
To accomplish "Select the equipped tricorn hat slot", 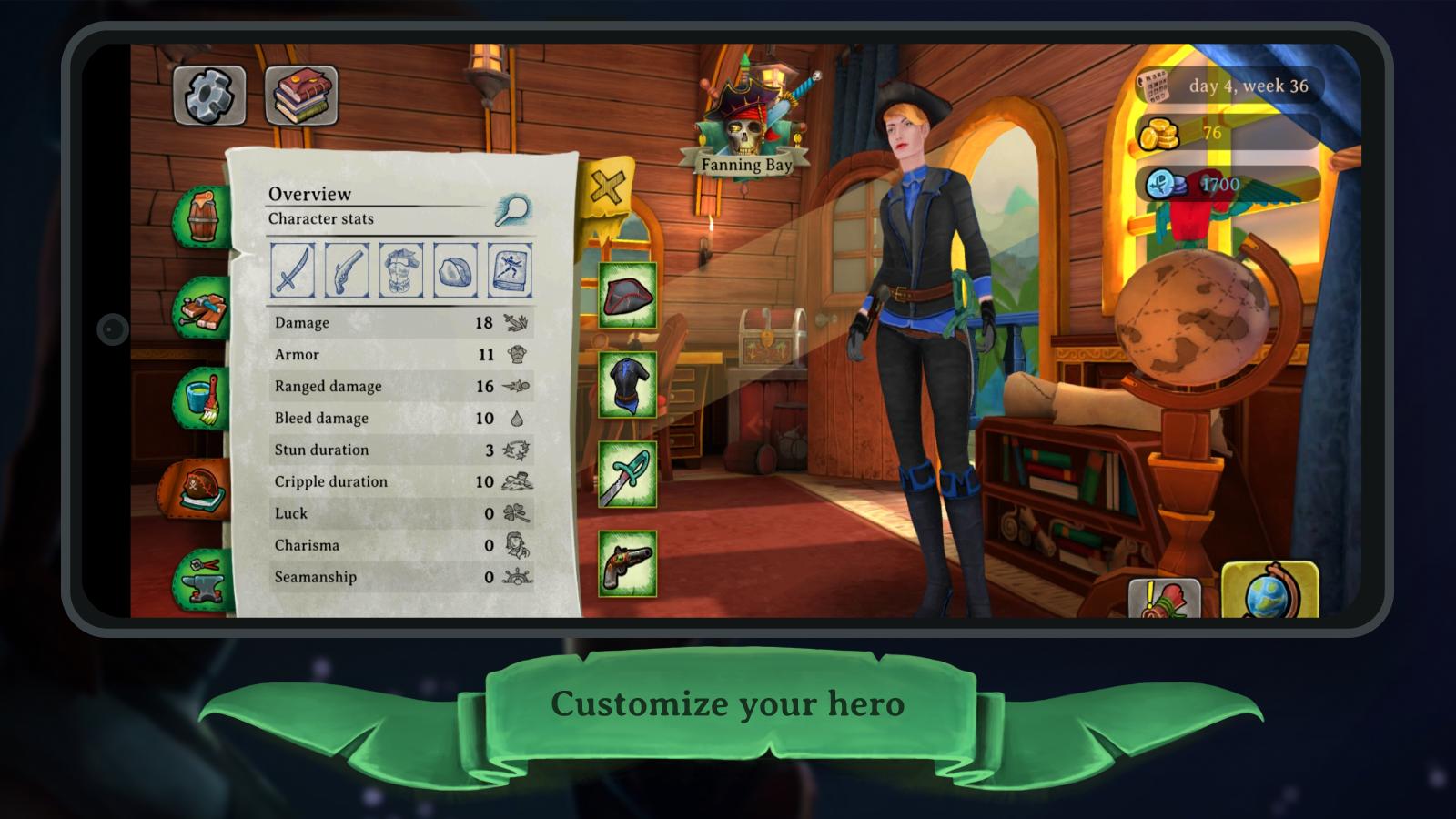I will pos(628,296).
